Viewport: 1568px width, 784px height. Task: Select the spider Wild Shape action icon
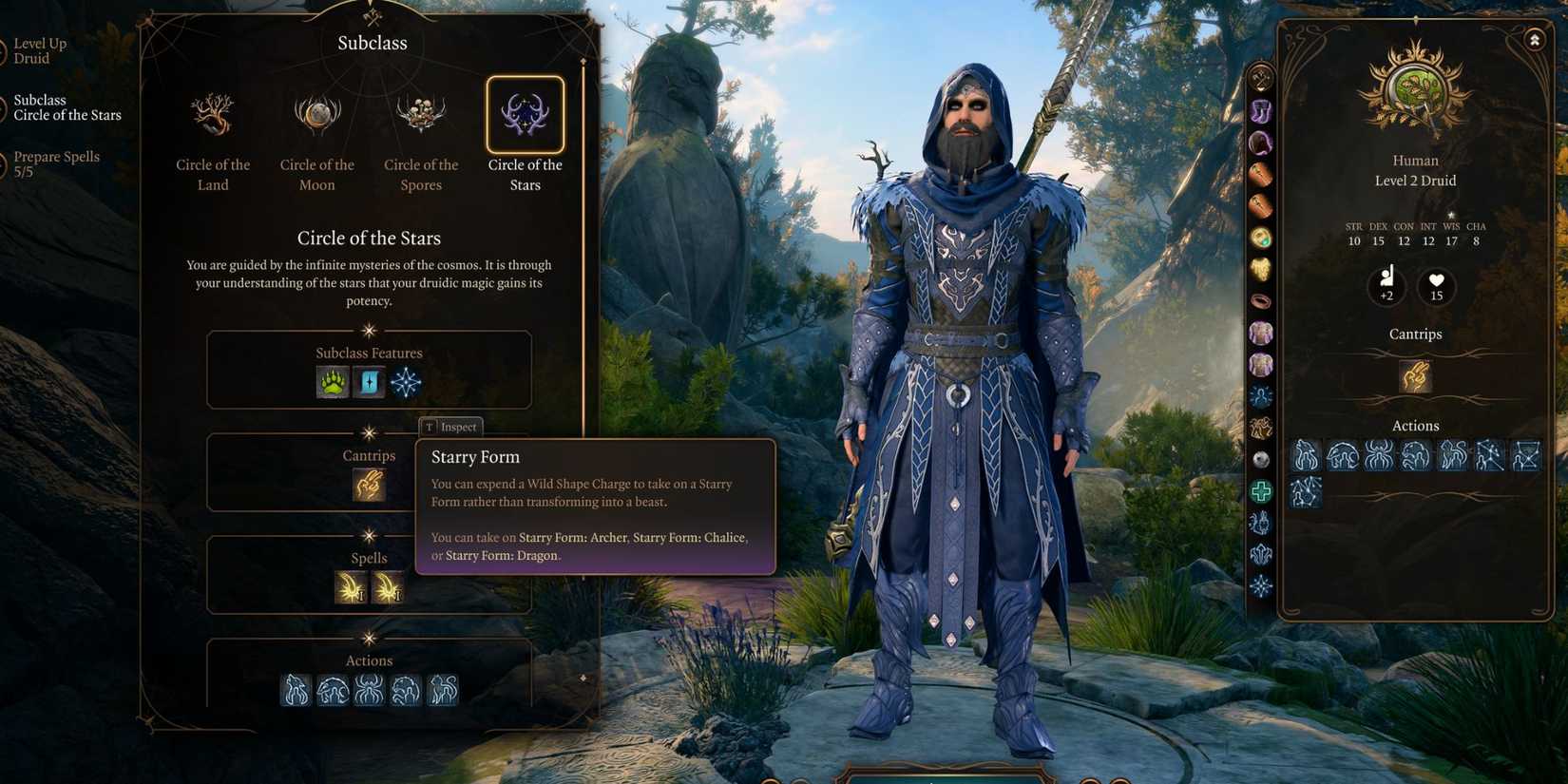pyautogui.click(x=370, y=691)
